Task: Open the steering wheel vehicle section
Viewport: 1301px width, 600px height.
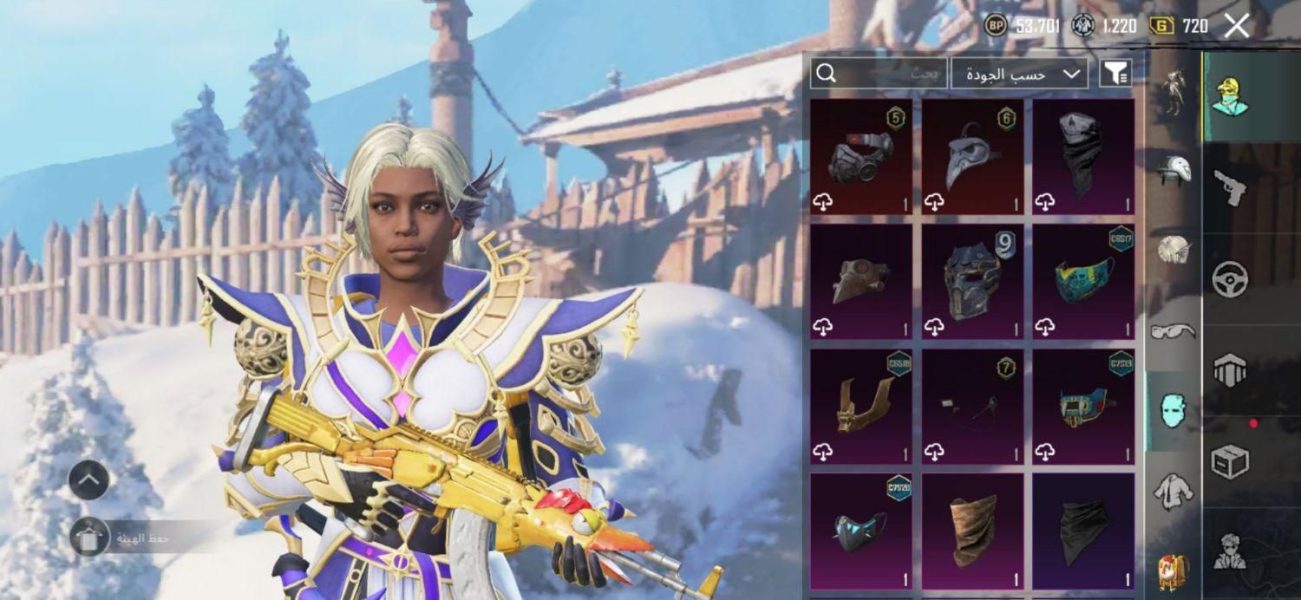Action: (x=1230, y=279)
